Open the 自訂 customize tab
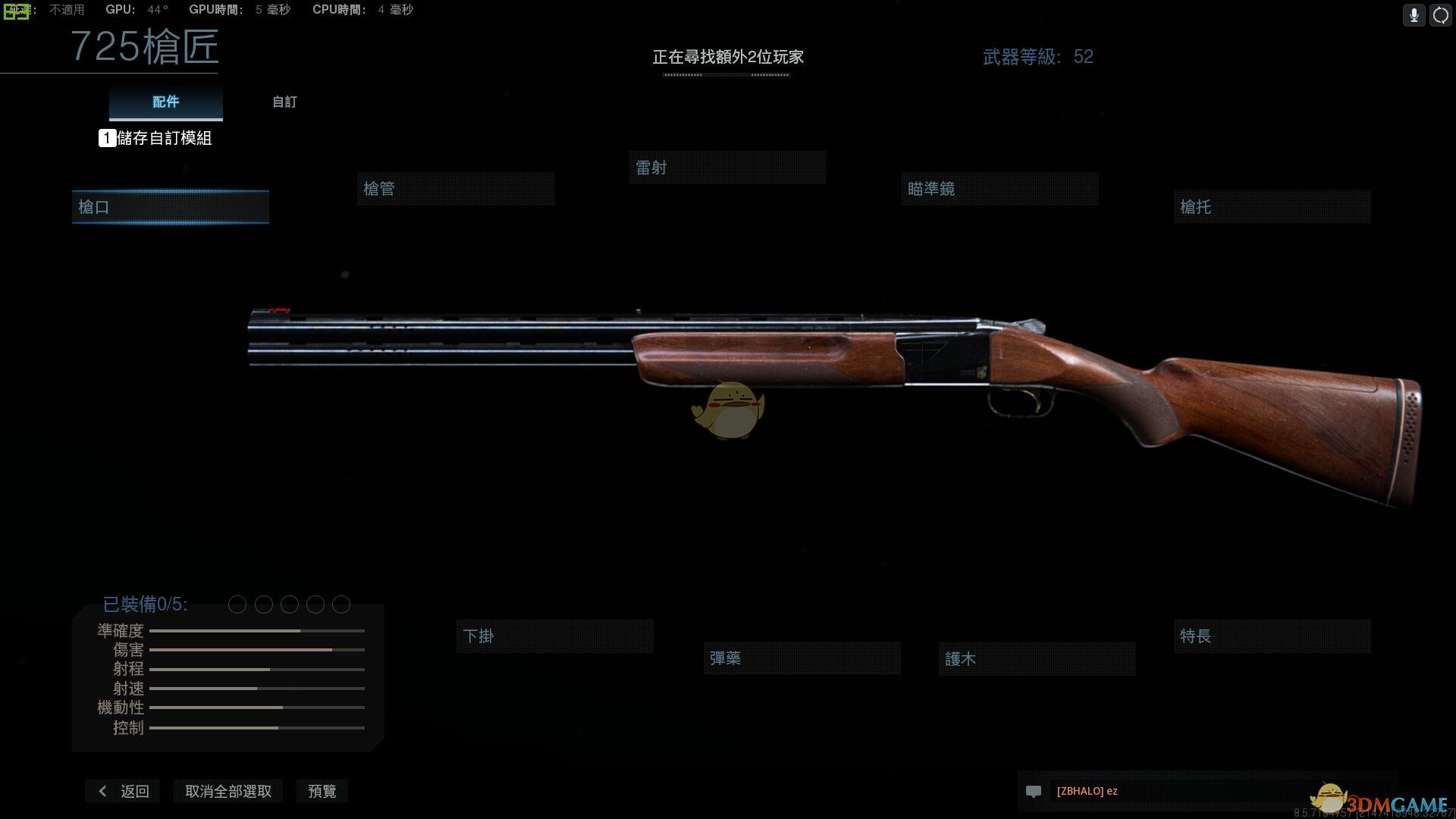The height and width of the screenshot is (819, 1456). point(284,102)
